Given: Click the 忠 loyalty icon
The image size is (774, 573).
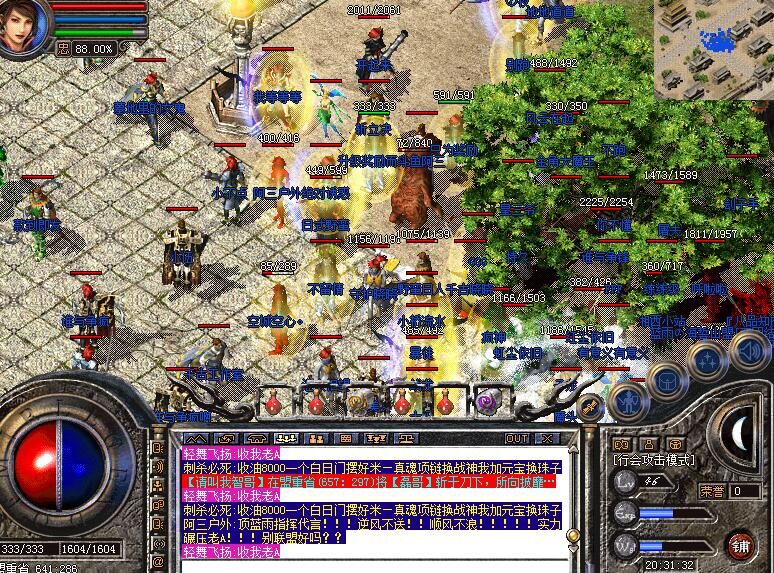Looking at the screenshot, I should [63, 47].
